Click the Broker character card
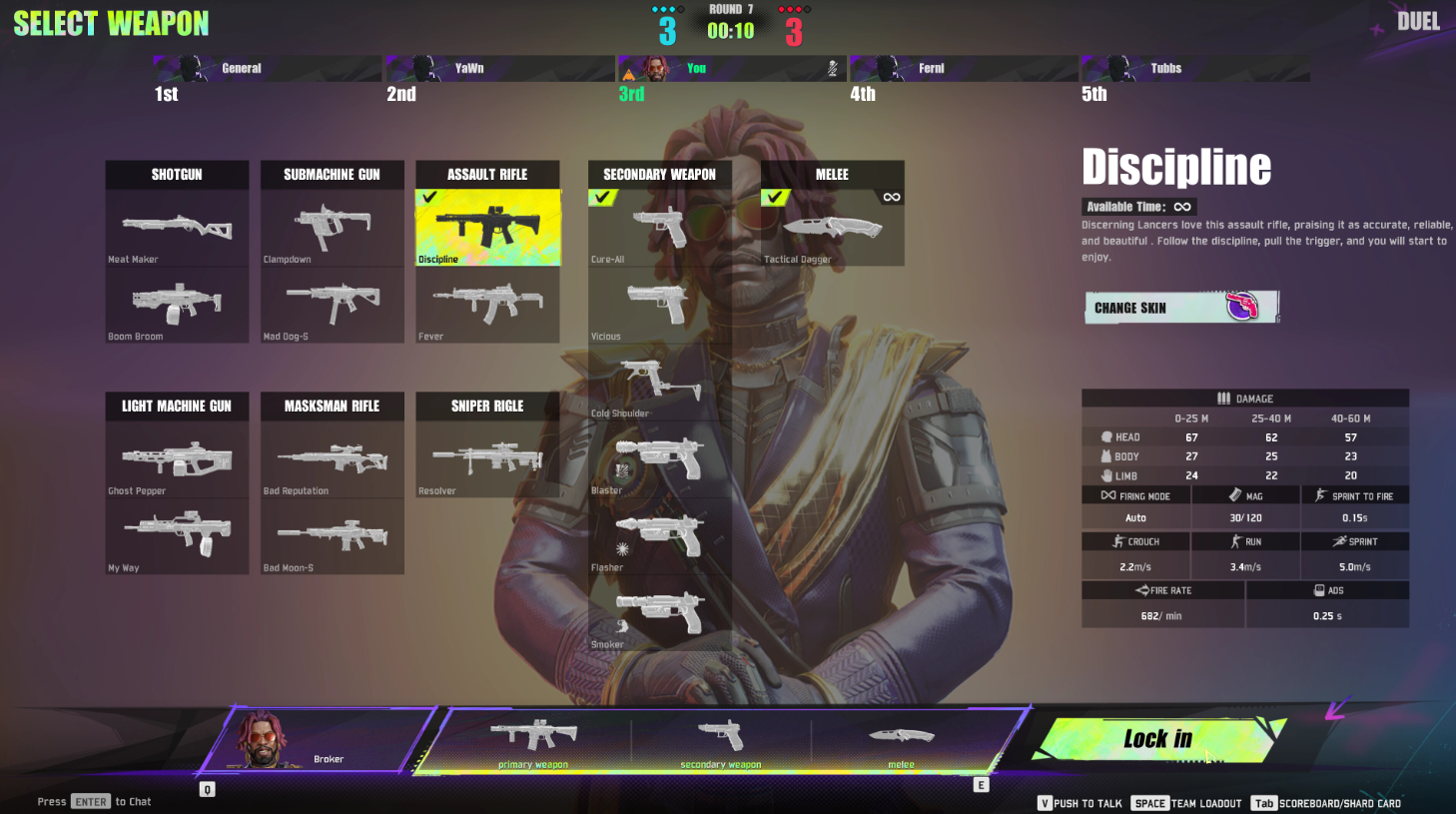The width and height of the screenshot is (1456, 814). click(318, 740)
